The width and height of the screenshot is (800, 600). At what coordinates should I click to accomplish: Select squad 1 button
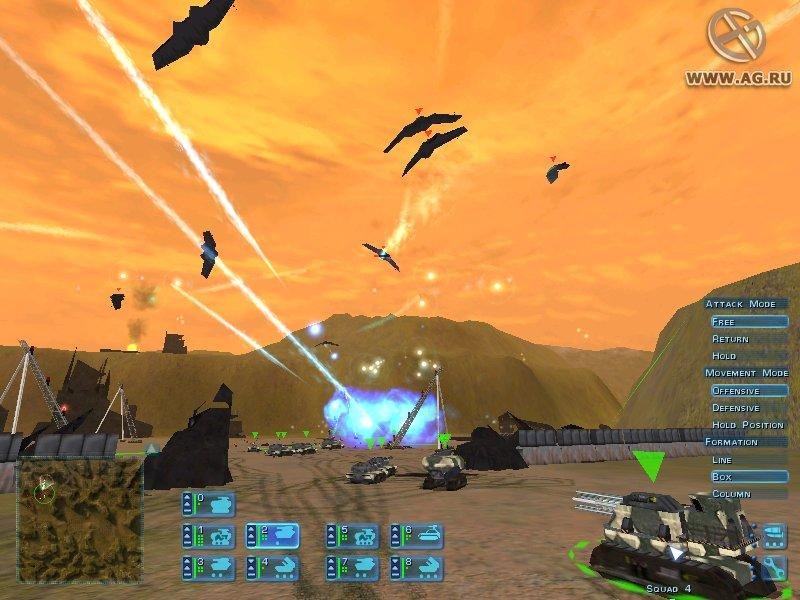(x=209, y=536)
